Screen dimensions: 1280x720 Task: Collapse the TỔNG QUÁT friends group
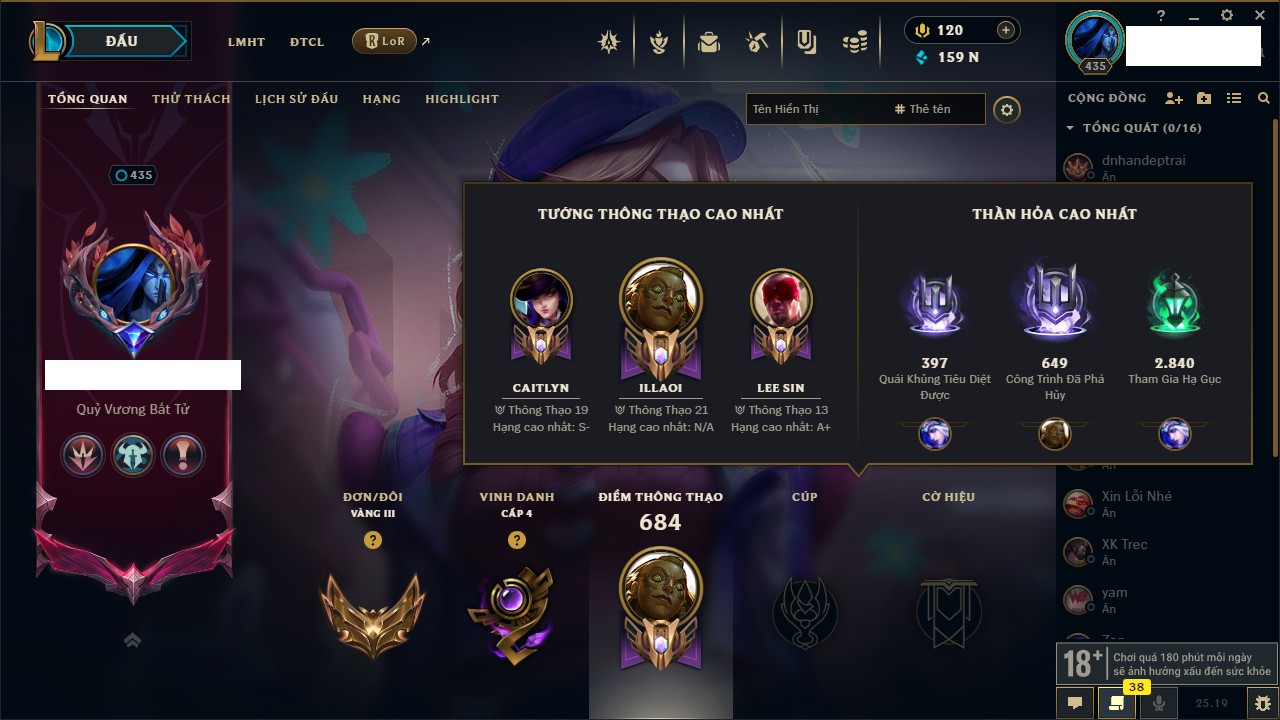[1070, 128]
